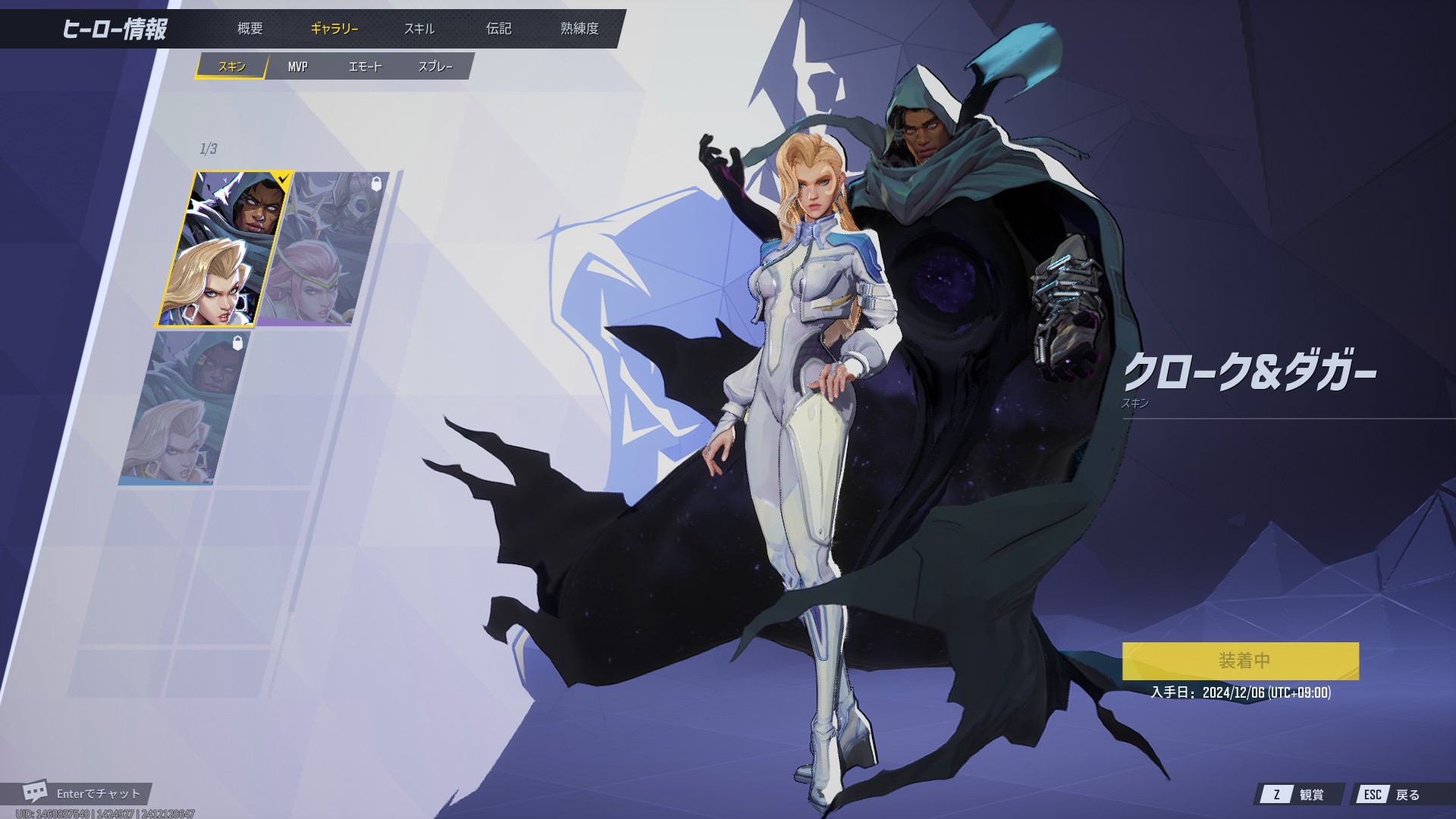Click the yellow 装着中 equipped button
This screenshot has width=1456, height=819.
click(x=1240, y=661)
